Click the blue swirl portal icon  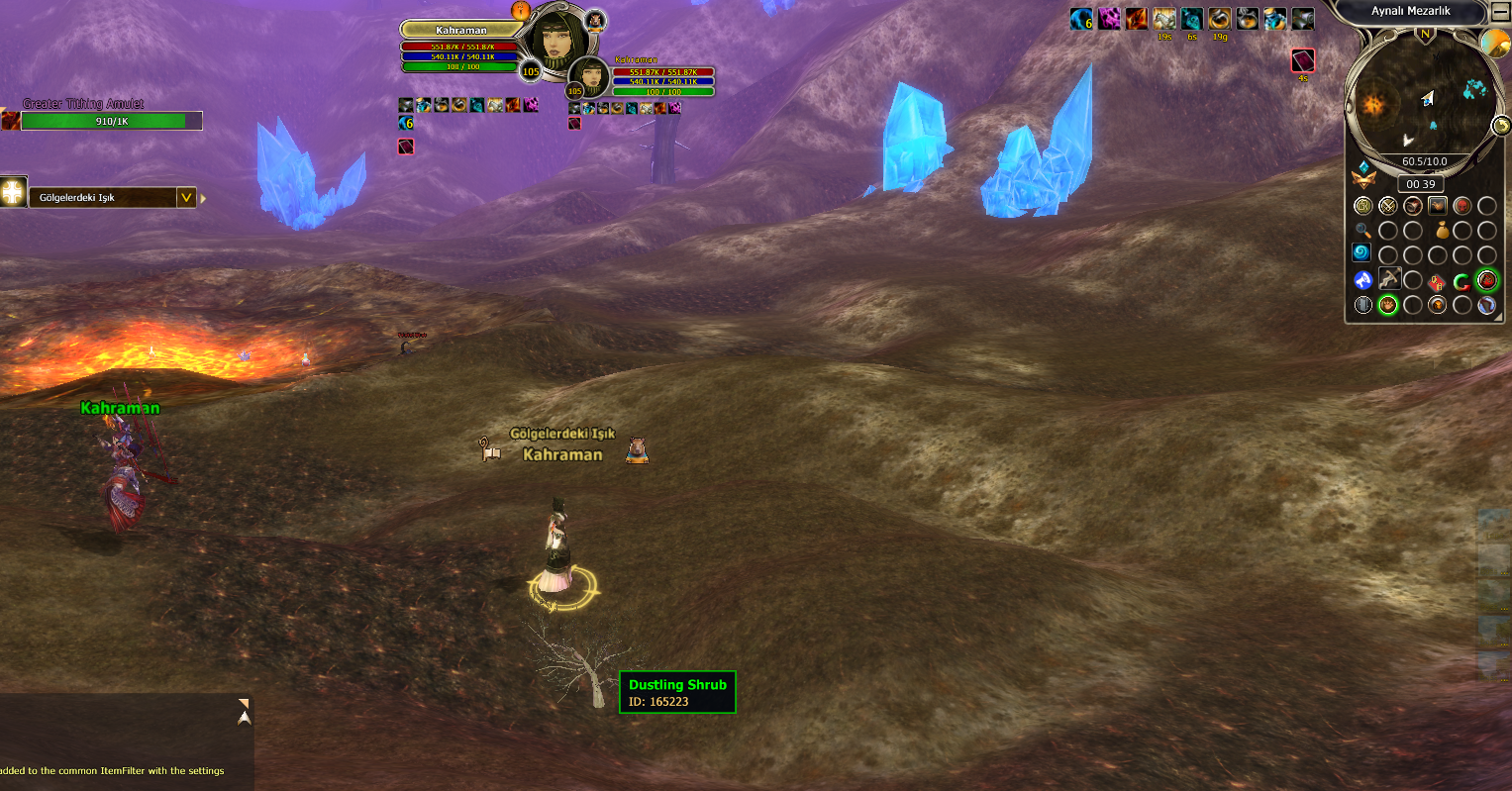pos(1363,253)
